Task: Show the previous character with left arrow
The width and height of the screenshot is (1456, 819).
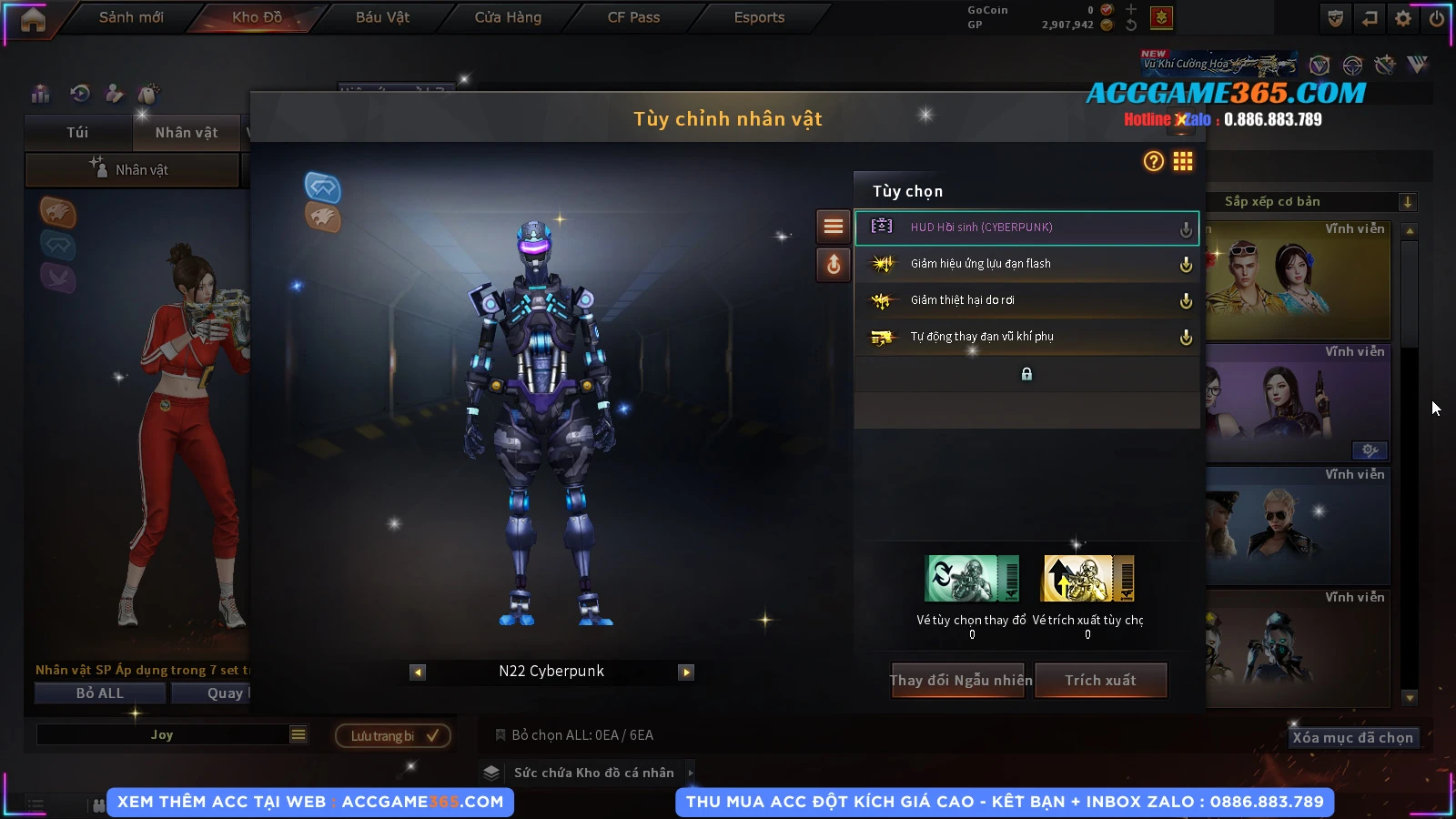Action: click(418, 672)
